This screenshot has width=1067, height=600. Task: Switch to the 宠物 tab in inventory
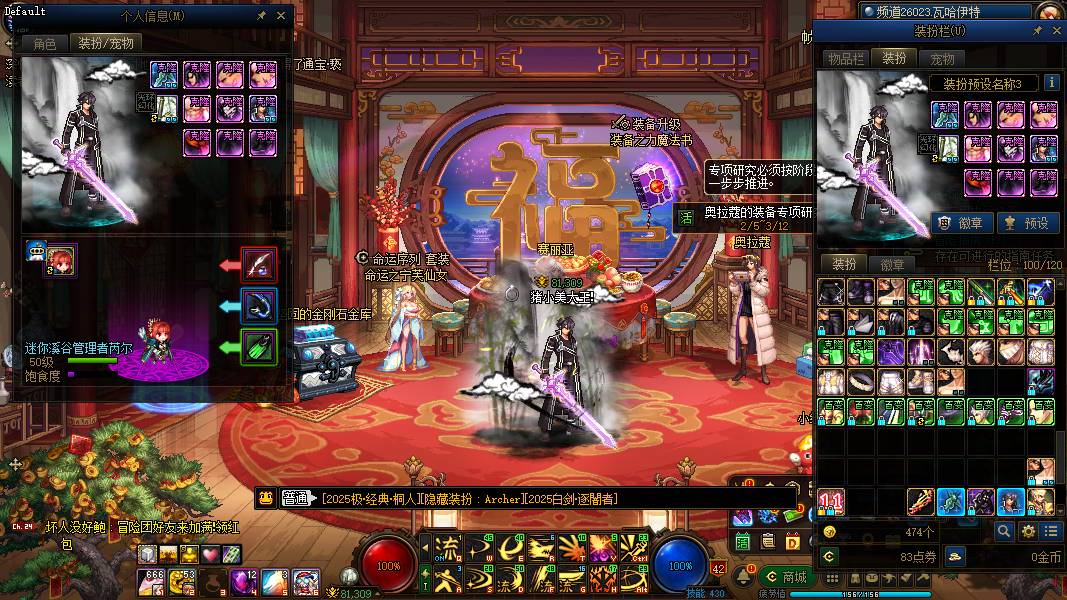tap(942, 59)
